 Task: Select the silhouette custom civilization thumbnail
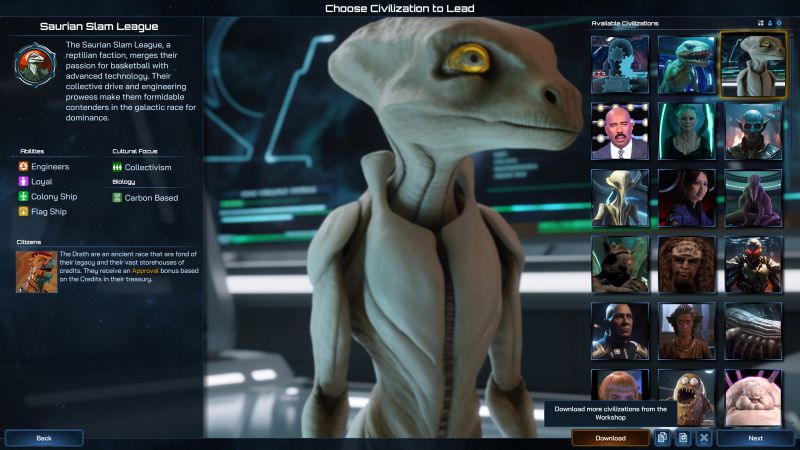(620, 65)
